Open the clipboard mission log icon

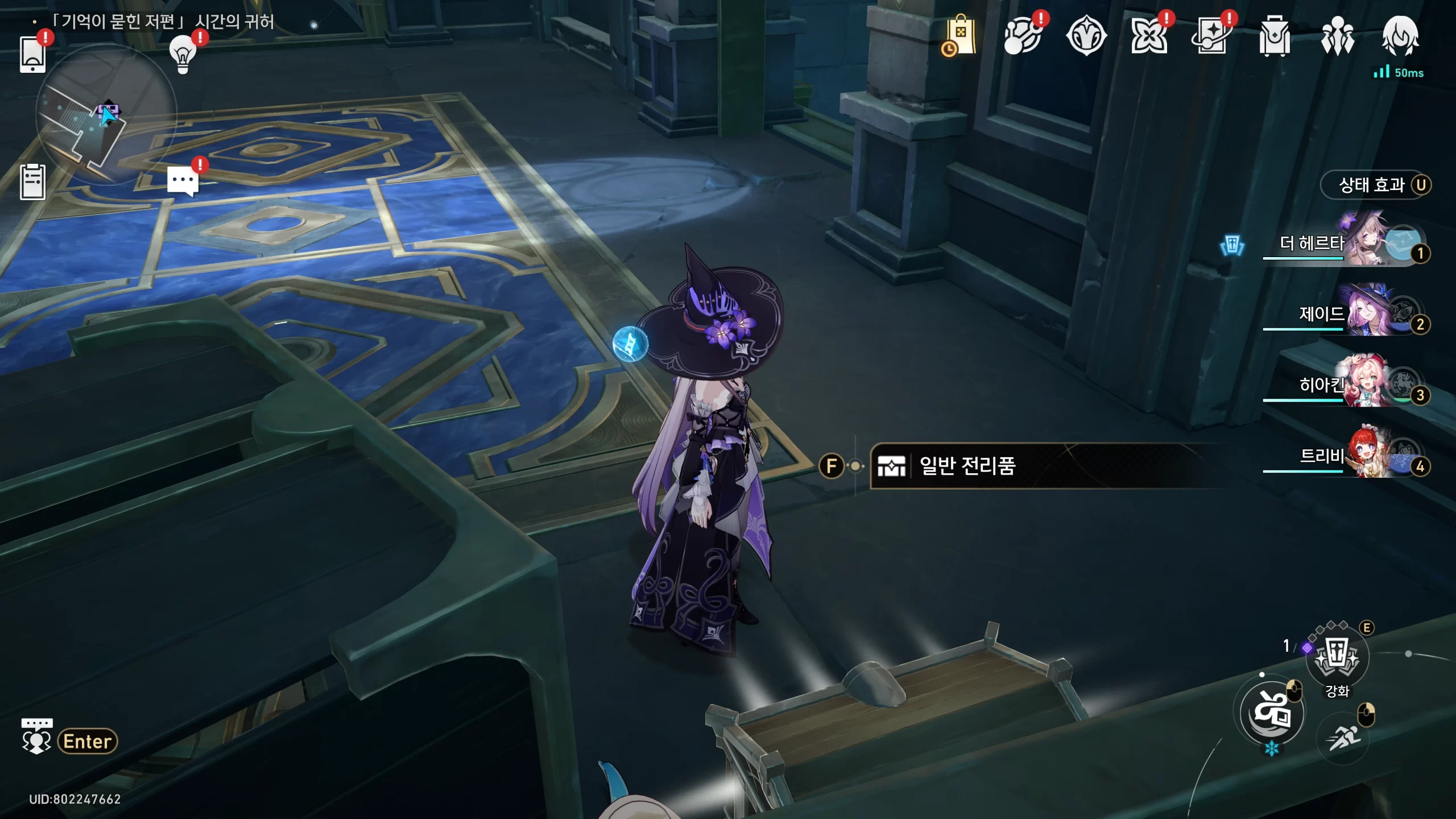click(32, 182)
